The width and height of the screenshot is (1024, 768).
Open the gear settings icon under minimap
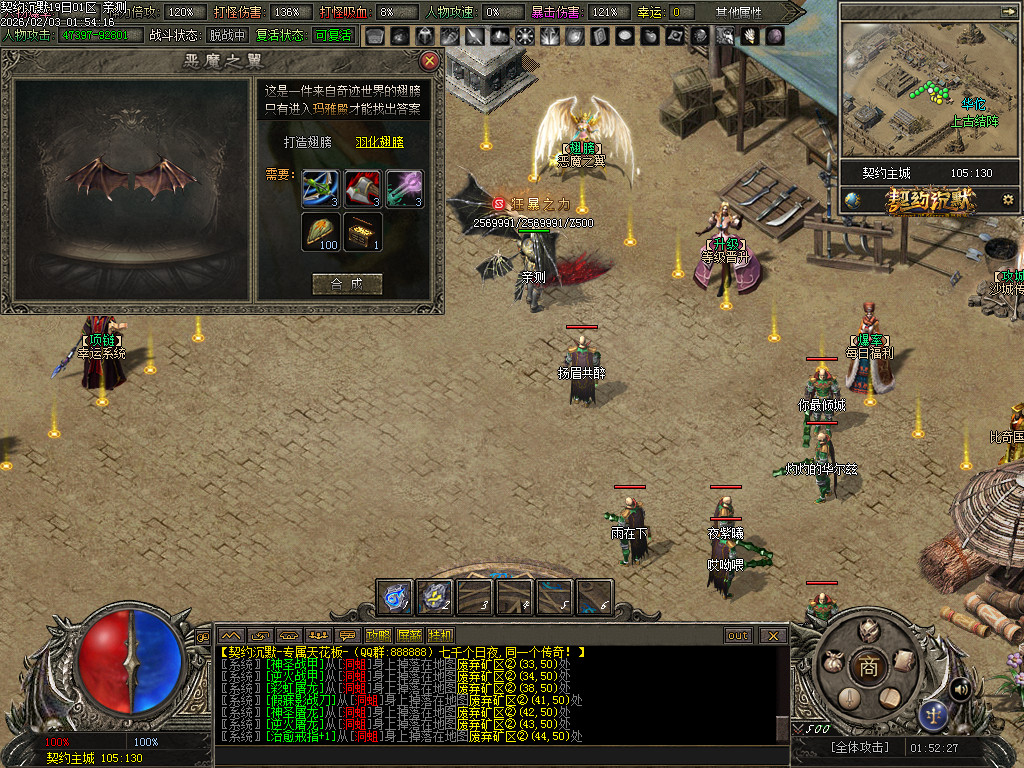click(x=1007, y=200)
